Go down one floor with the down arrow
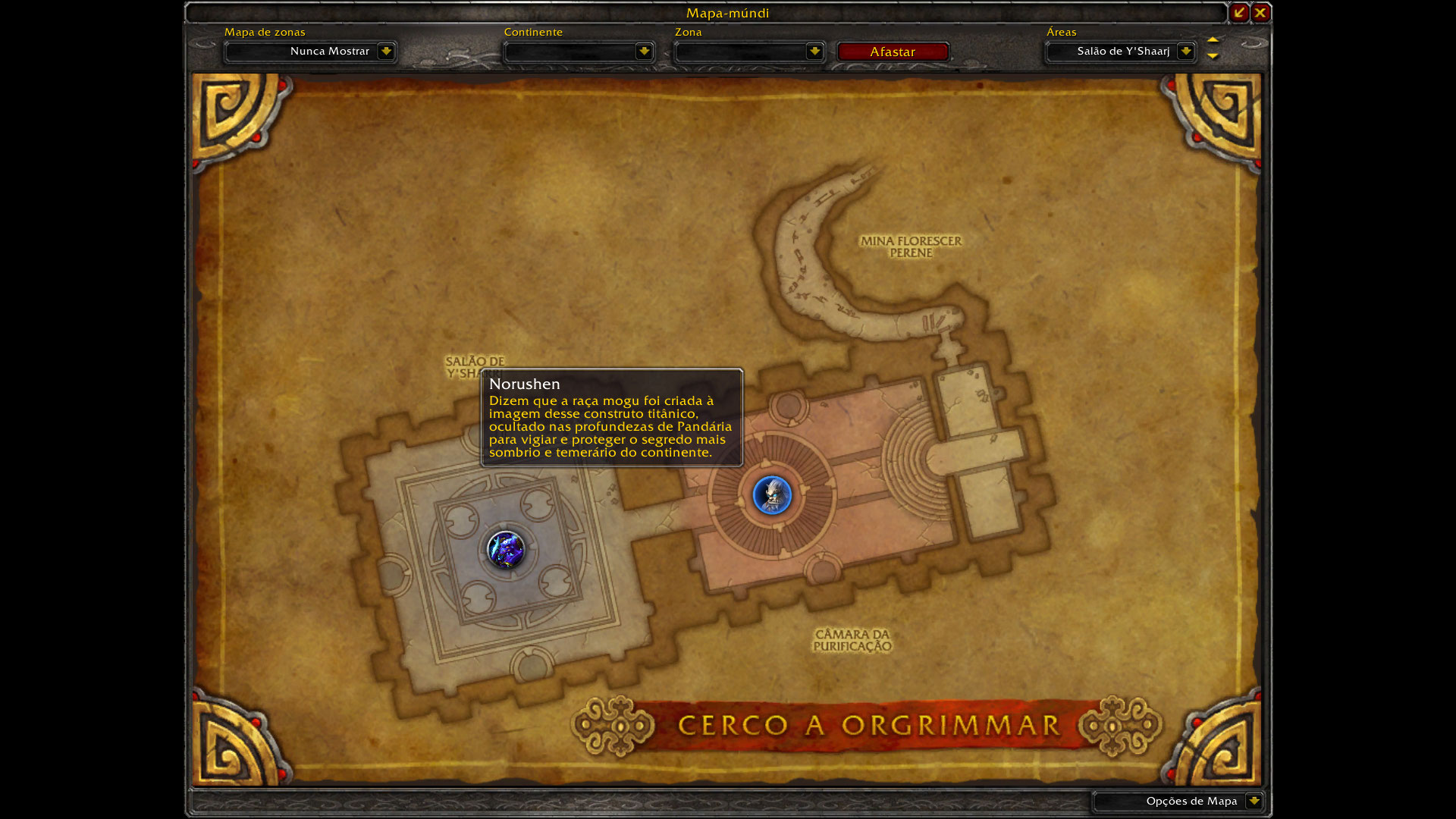This screenshot has height=819, width=1456. (1213, 56)
